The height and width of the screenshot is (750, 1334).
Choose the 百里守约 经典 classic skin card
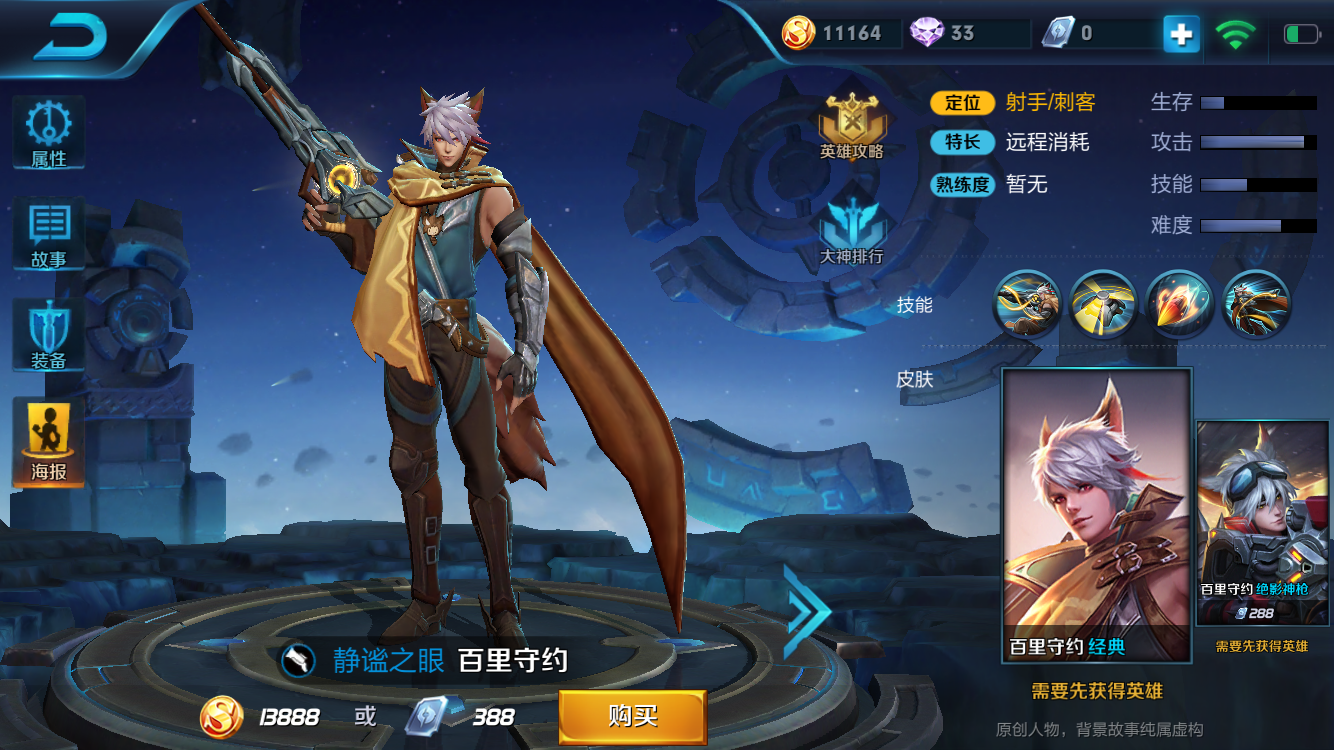(x=1097, y=515)
